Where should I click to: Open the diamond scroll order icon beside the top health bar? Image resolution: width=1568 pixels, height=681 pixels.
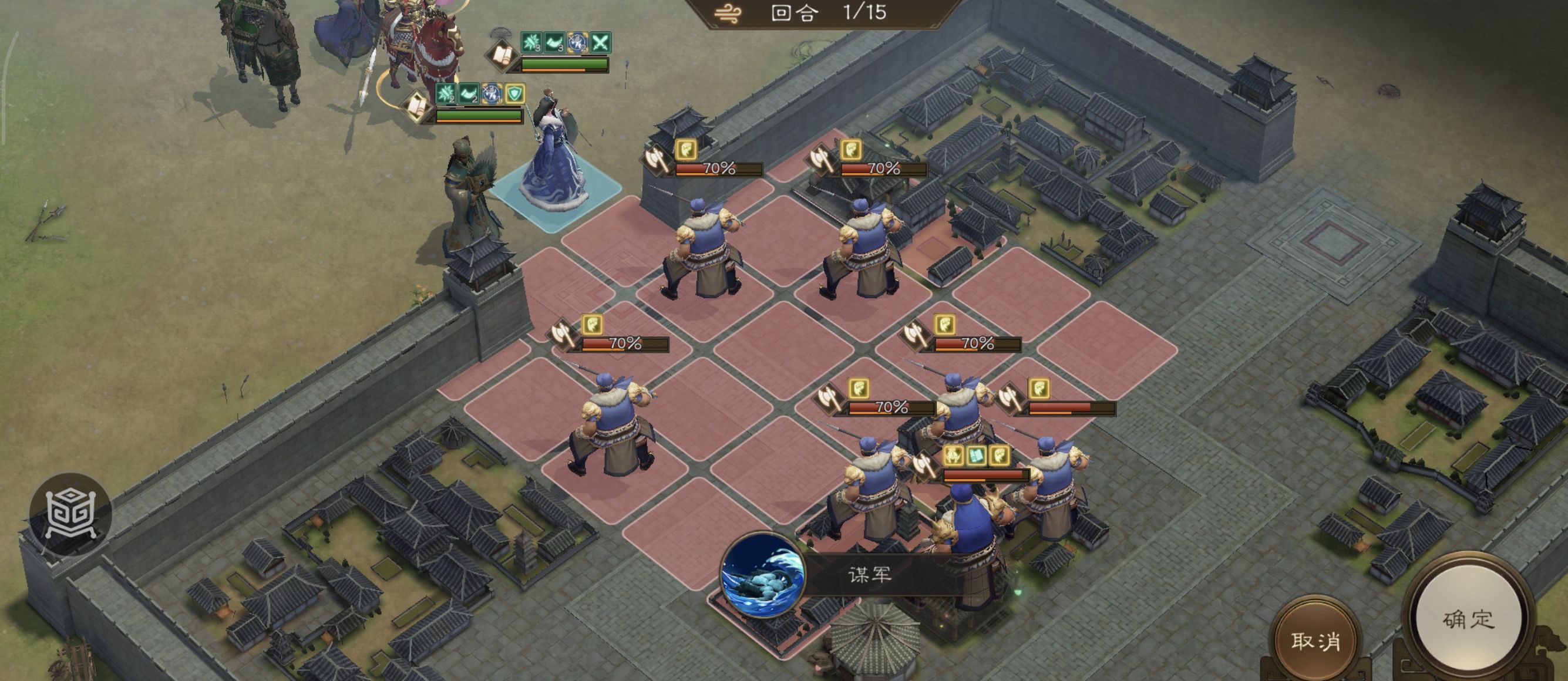501,56
